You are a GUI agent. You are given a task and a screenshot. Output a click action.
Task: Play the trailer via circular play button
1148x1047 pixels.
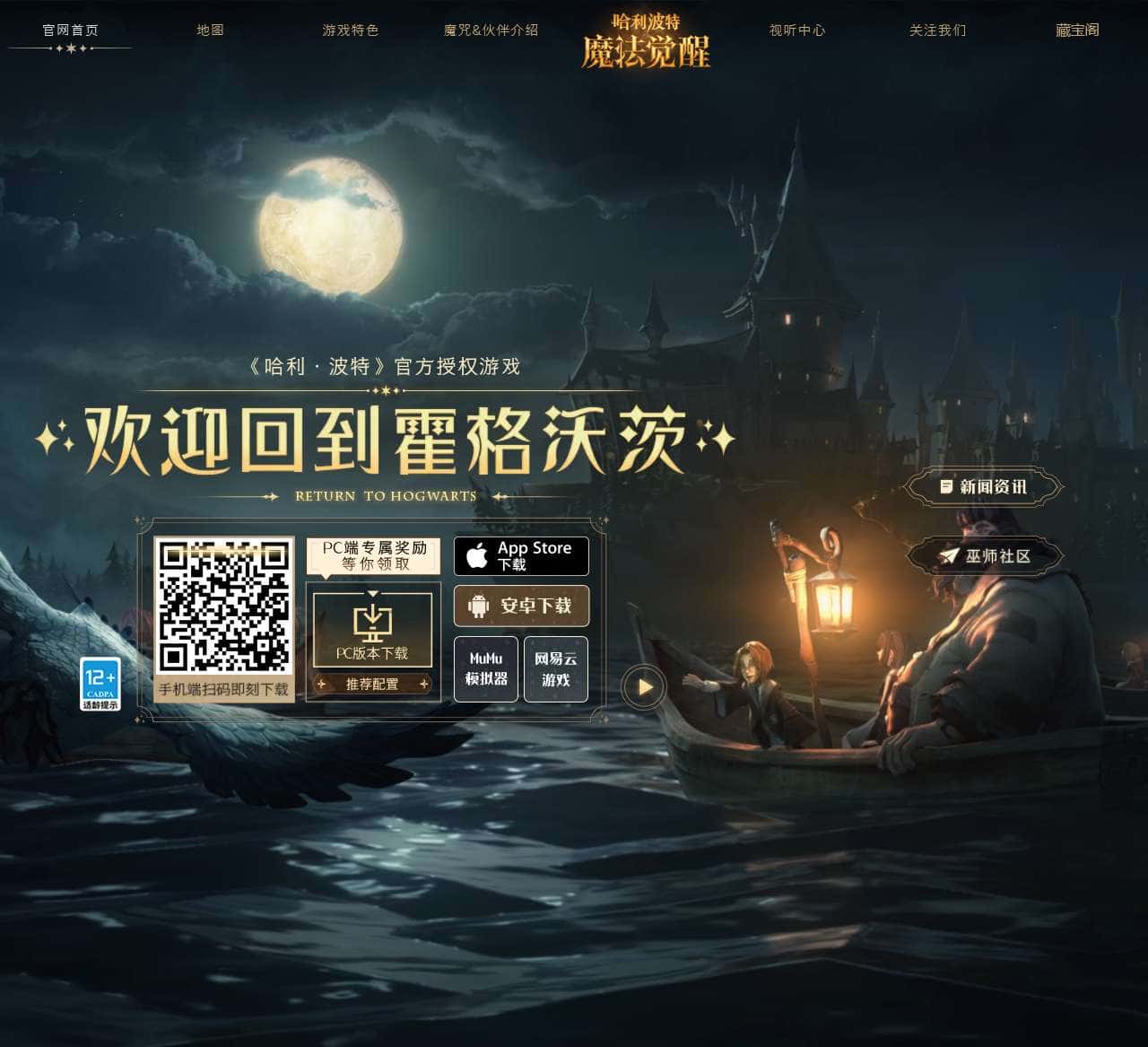coord(644,685)
